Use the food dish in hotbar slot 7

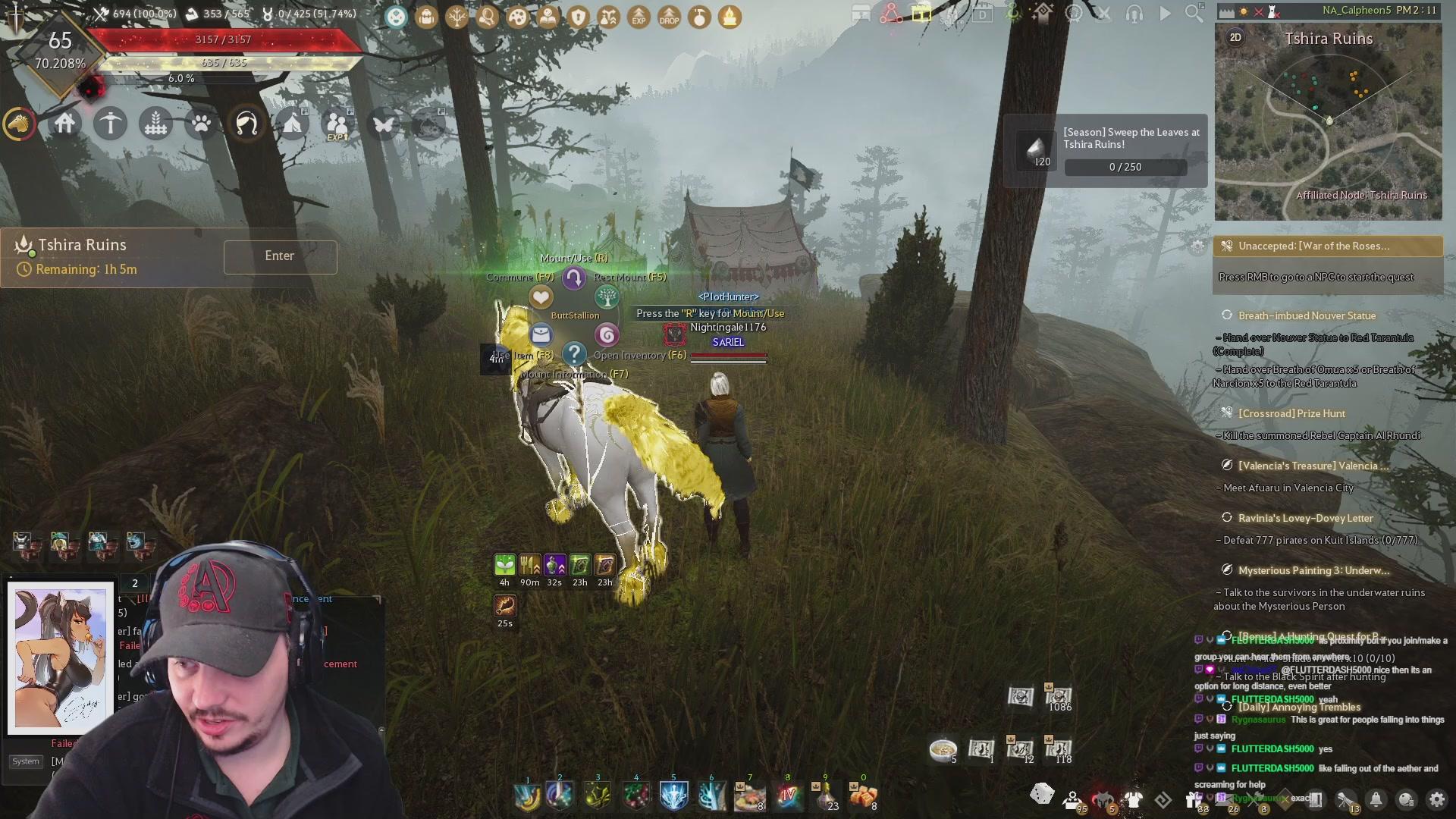click(x=749, y=795)
